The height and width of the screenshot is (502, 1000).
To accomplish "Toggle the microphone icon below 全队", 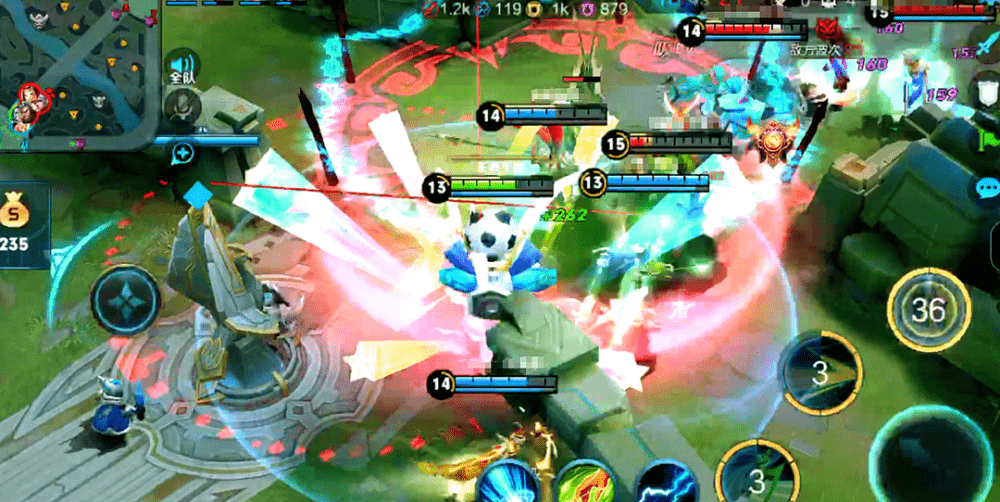I will click(x=183, y=106).
